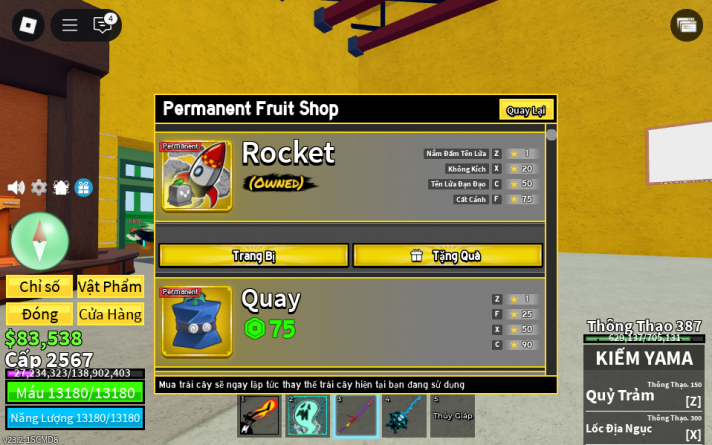The image size is (712, 445).
Task: Click the Quay Lại back button
Action: 526,110
